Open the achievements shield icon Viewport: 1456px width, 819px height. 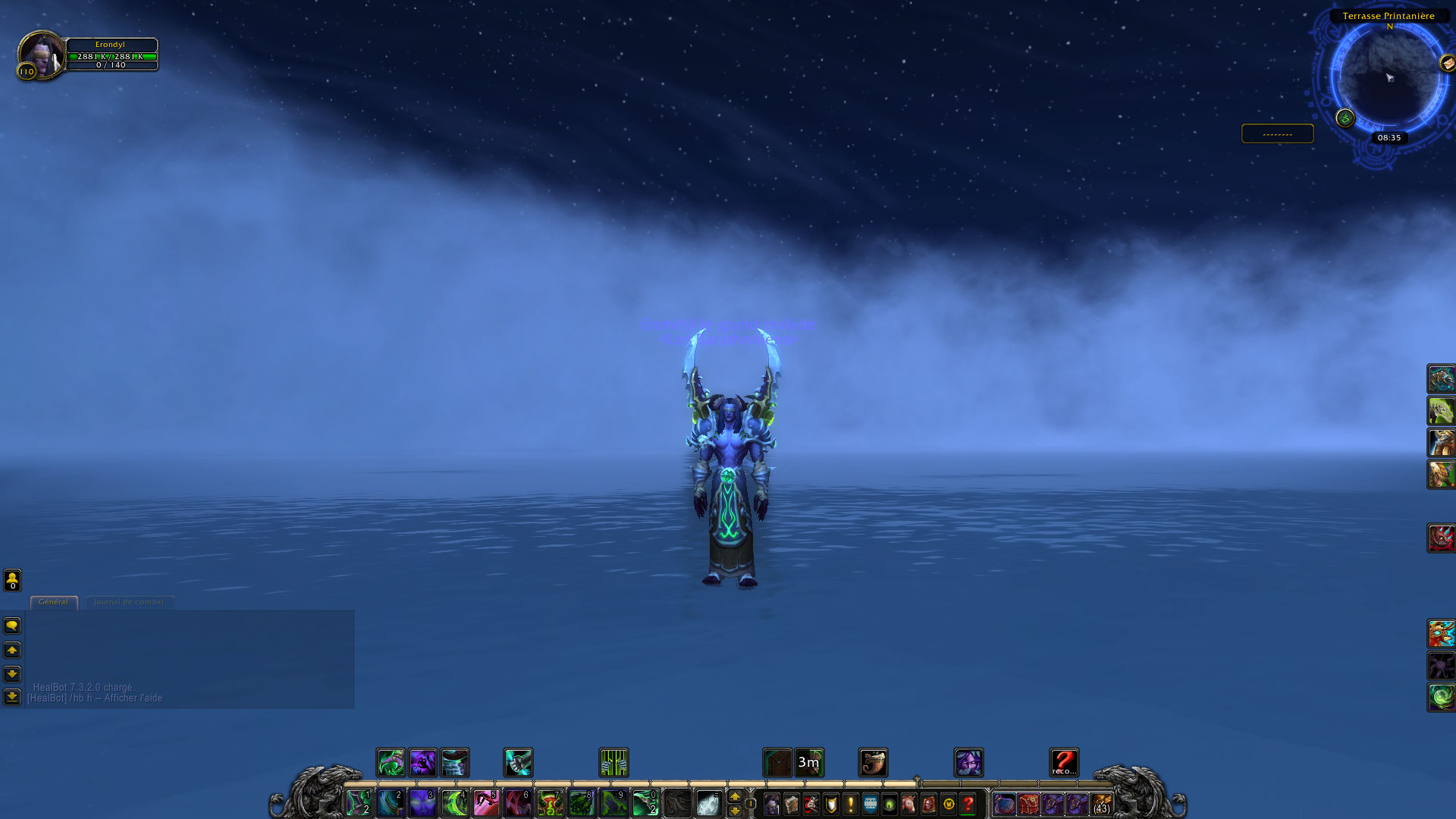[831, 803]
